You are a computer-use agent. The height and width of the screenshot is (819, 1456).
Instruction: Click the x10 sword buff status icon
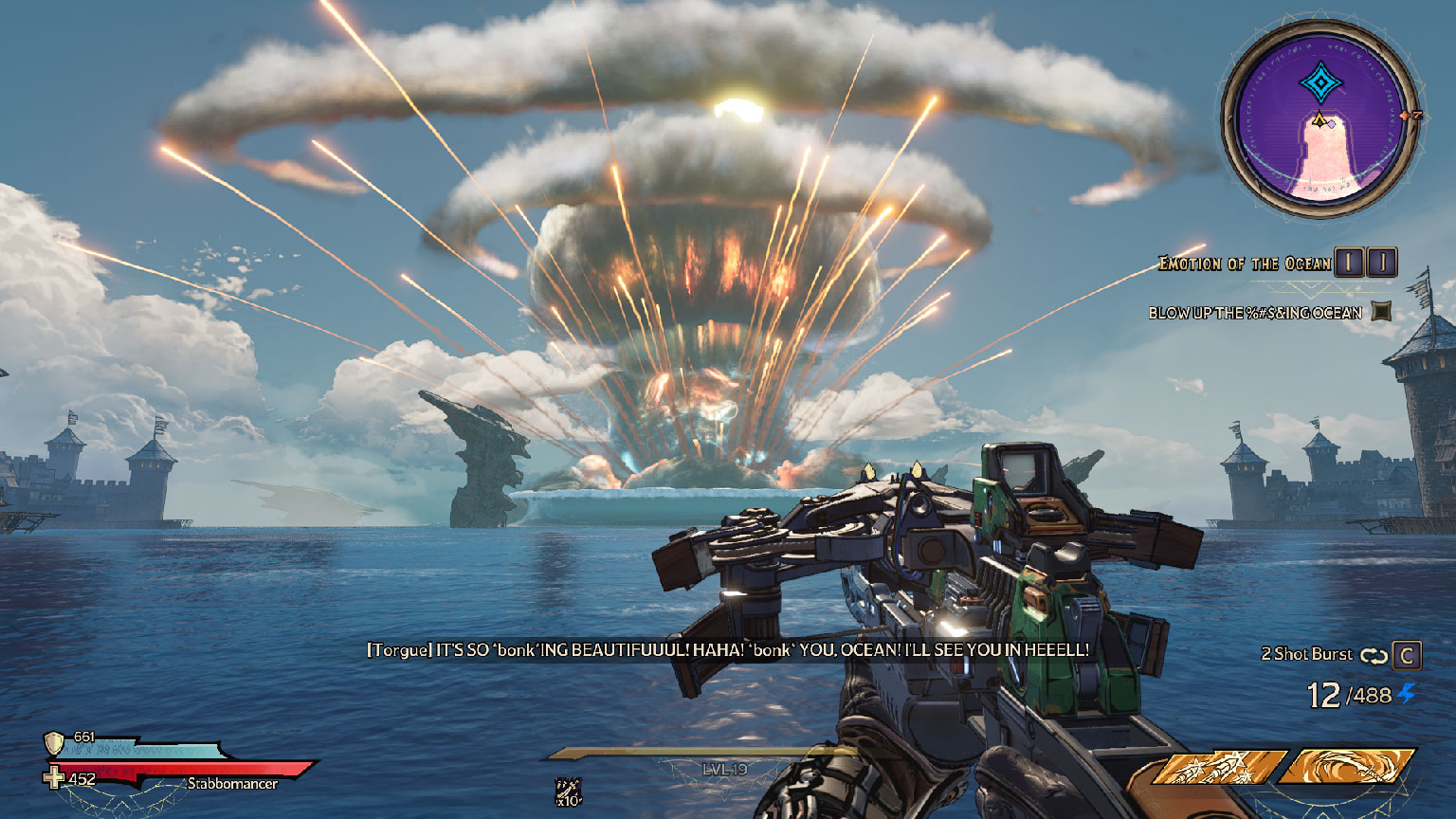pos(569,791)
